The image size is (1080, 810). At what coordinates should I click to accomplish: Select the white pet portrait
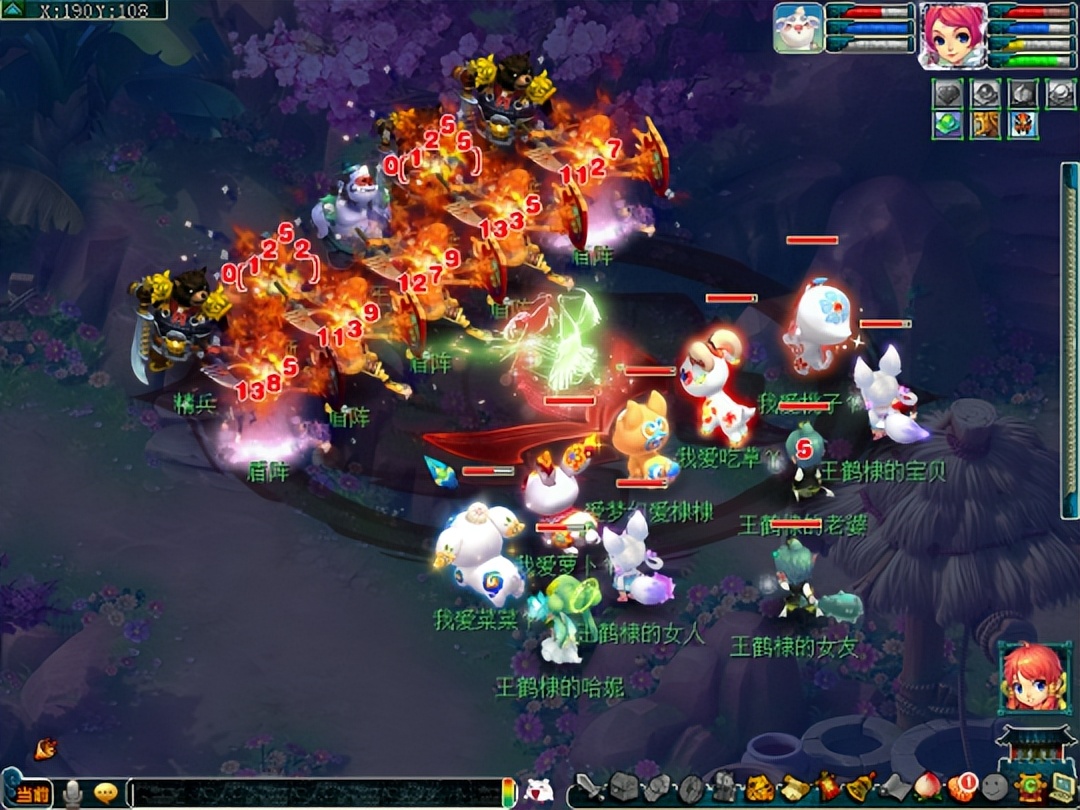pos(798,28)
